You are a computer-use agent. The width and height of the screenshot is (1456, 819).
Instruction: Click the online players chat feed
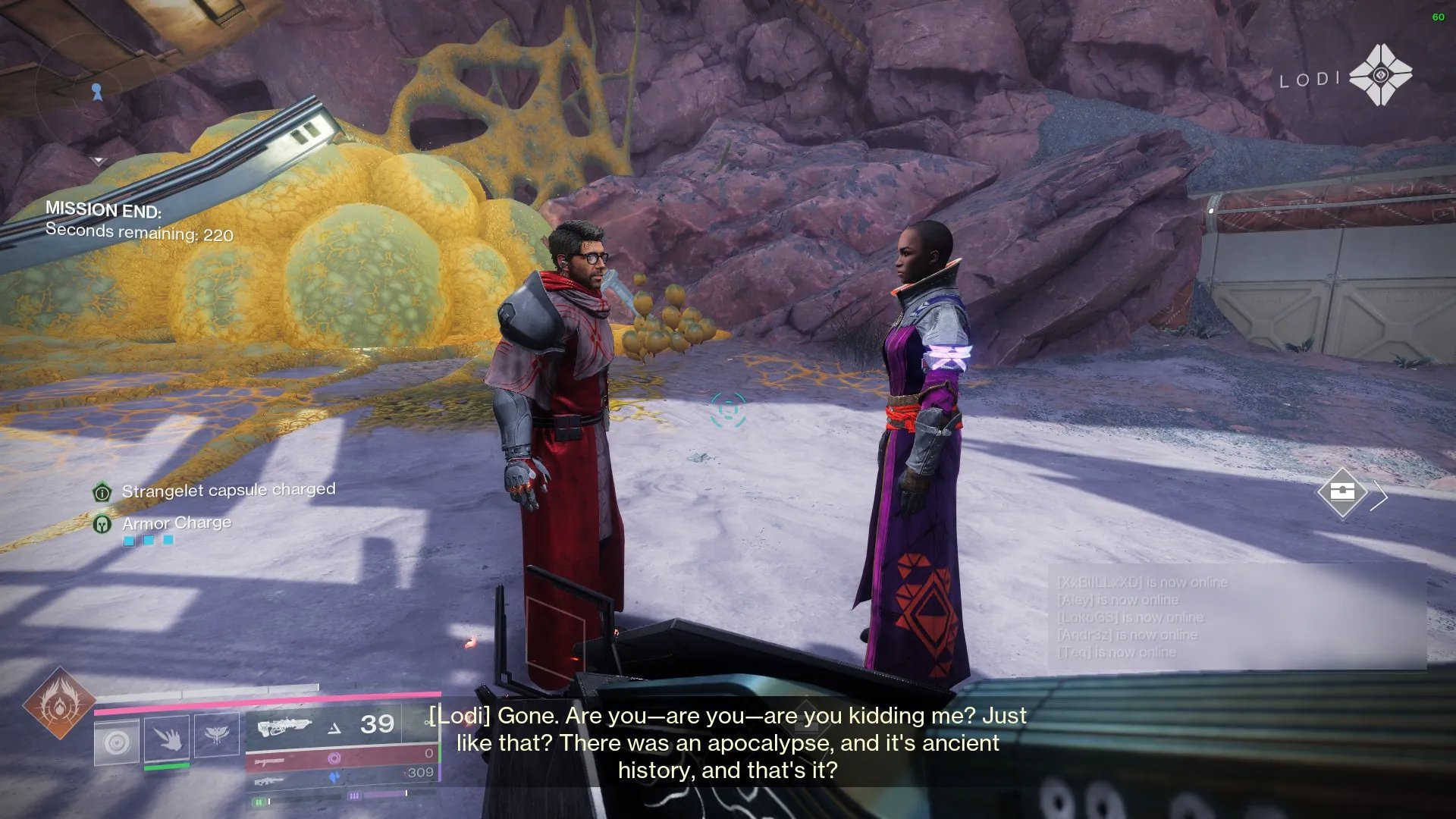1236,617
